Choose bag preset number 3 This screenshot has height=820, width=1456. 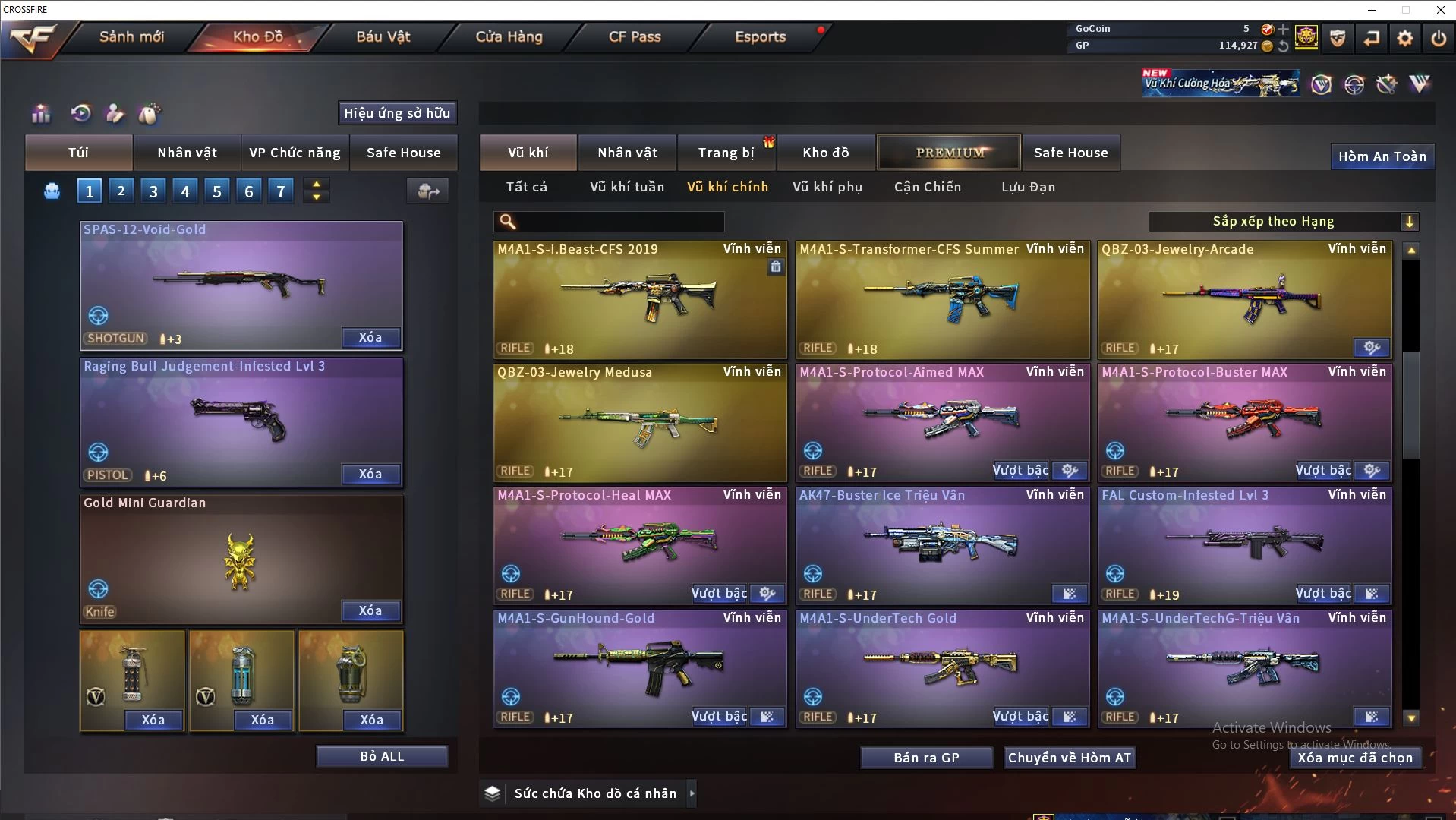153,191
